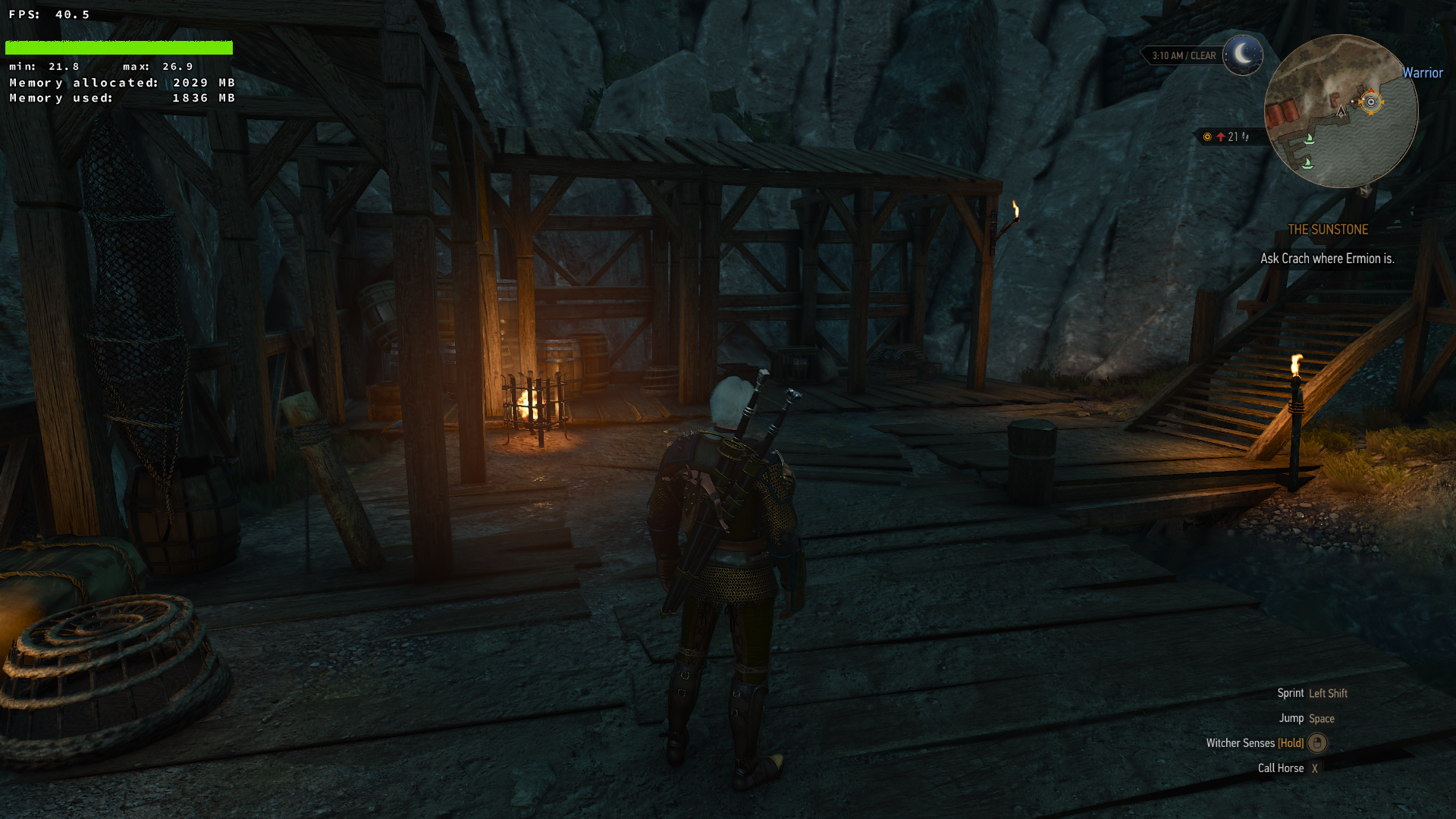
Task: Click the quest objective marker circled on the minimap
Action: point(1370,102)
